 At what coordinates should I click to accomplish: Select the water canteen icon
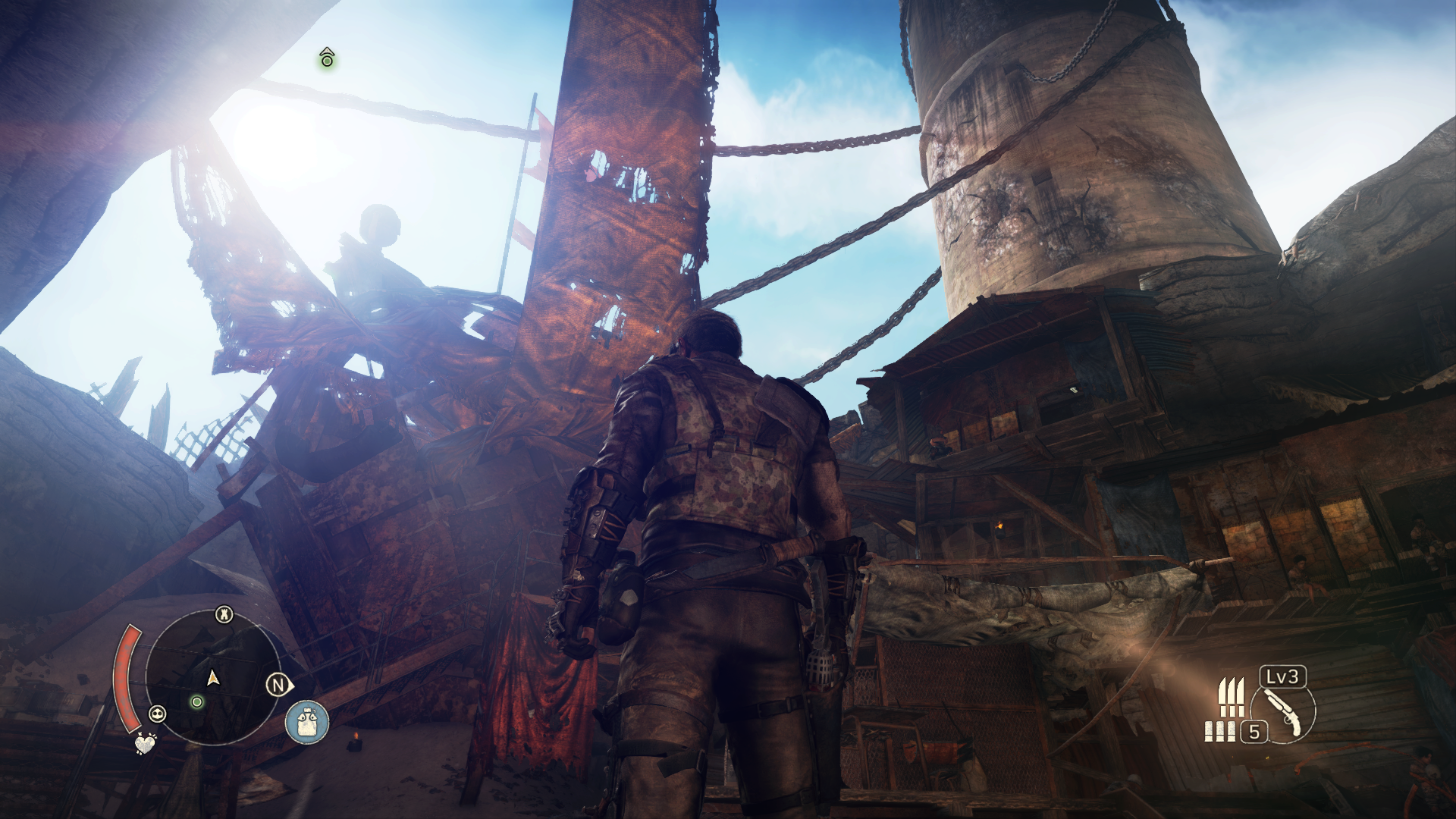pyautogui.click(x=307, y=722)
